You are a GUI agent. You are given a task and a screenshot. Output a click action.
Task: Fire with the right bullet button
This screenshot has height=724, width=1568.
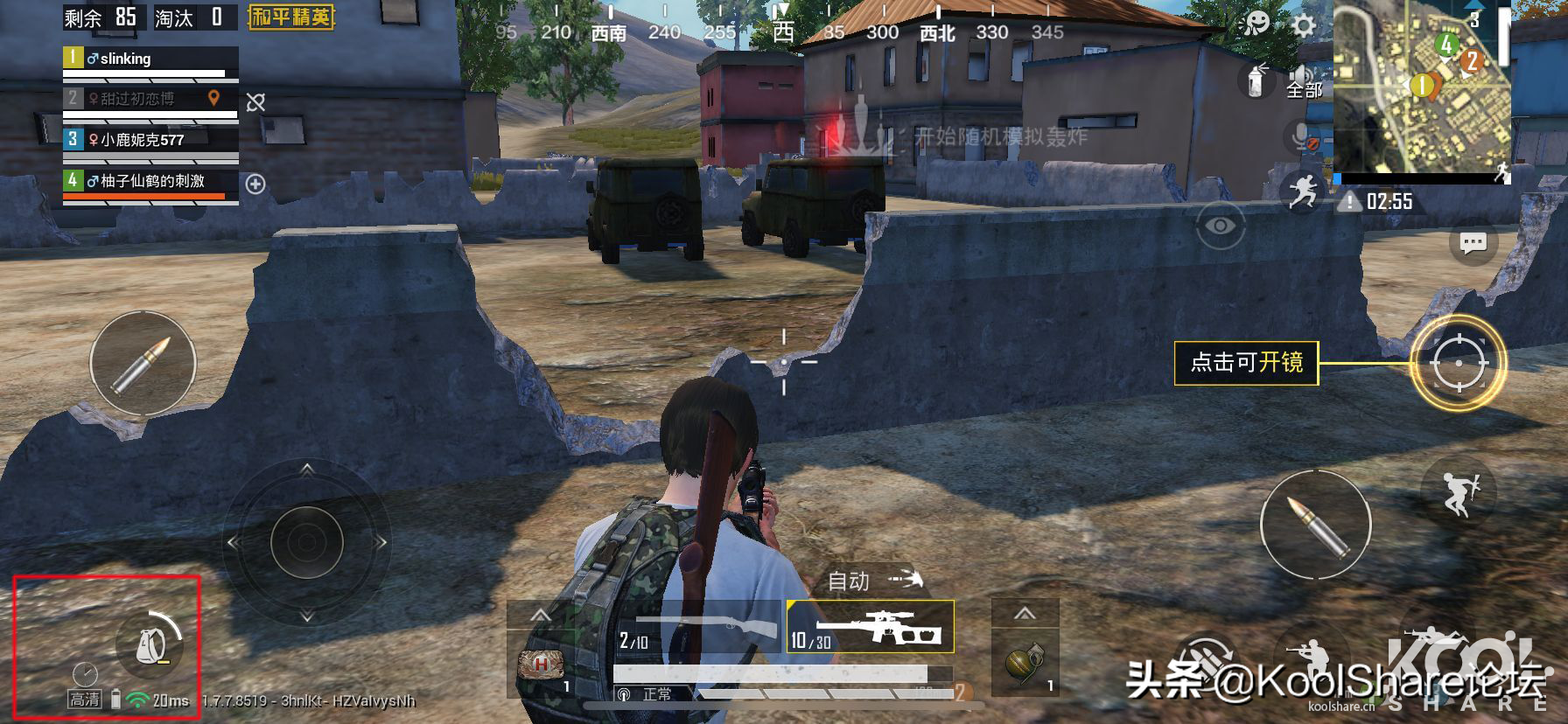[1315, 524]
